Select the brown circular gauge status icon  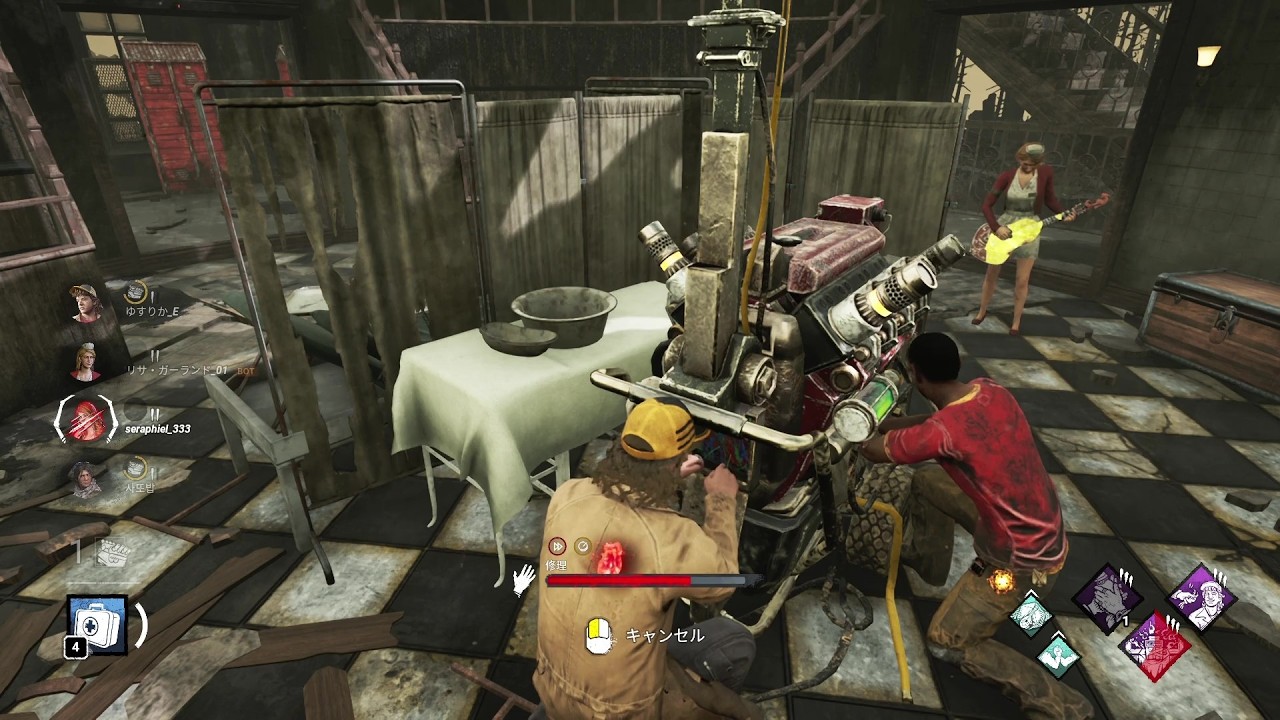click(582, 546)
